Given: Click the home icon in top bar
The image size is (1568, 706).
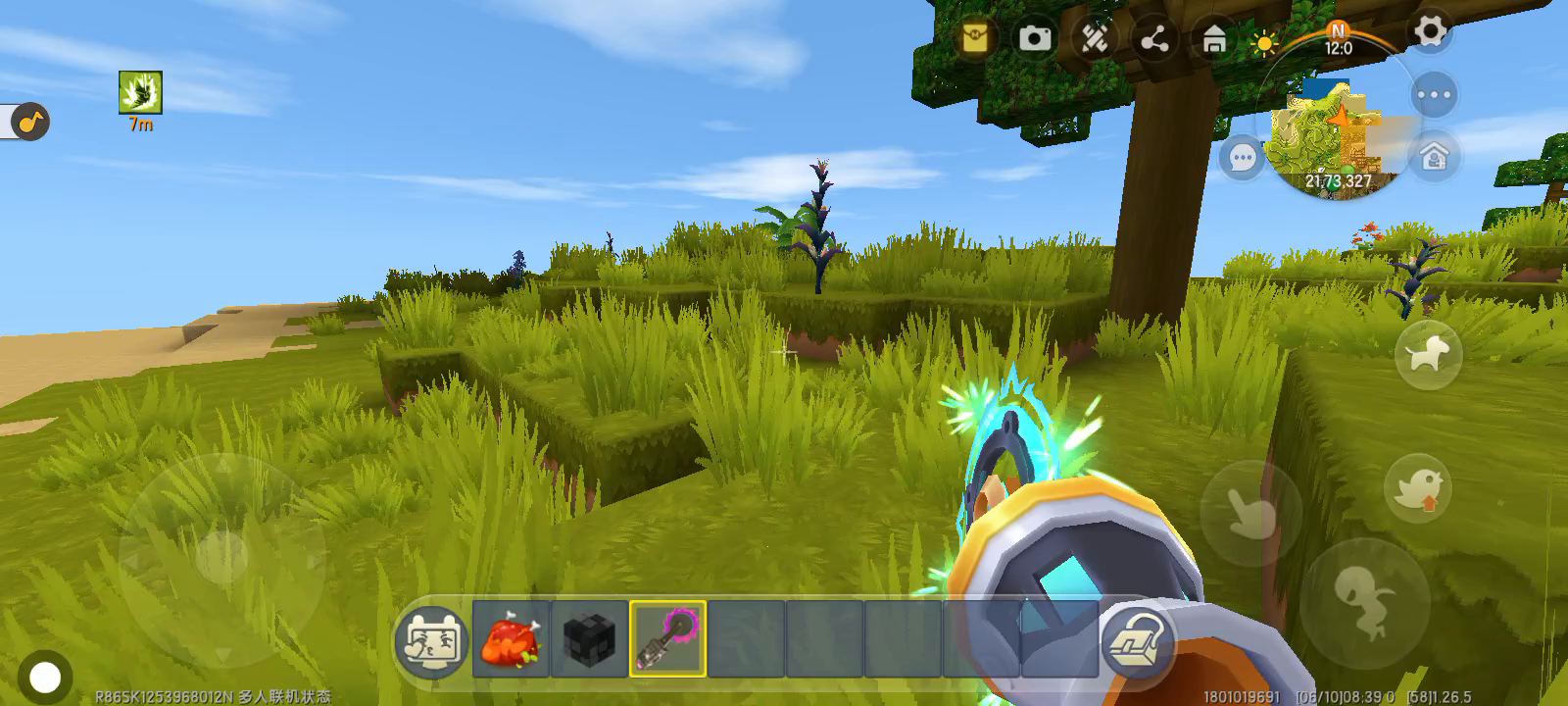Looking at the screenshot, I should [x=1214, y=40].
